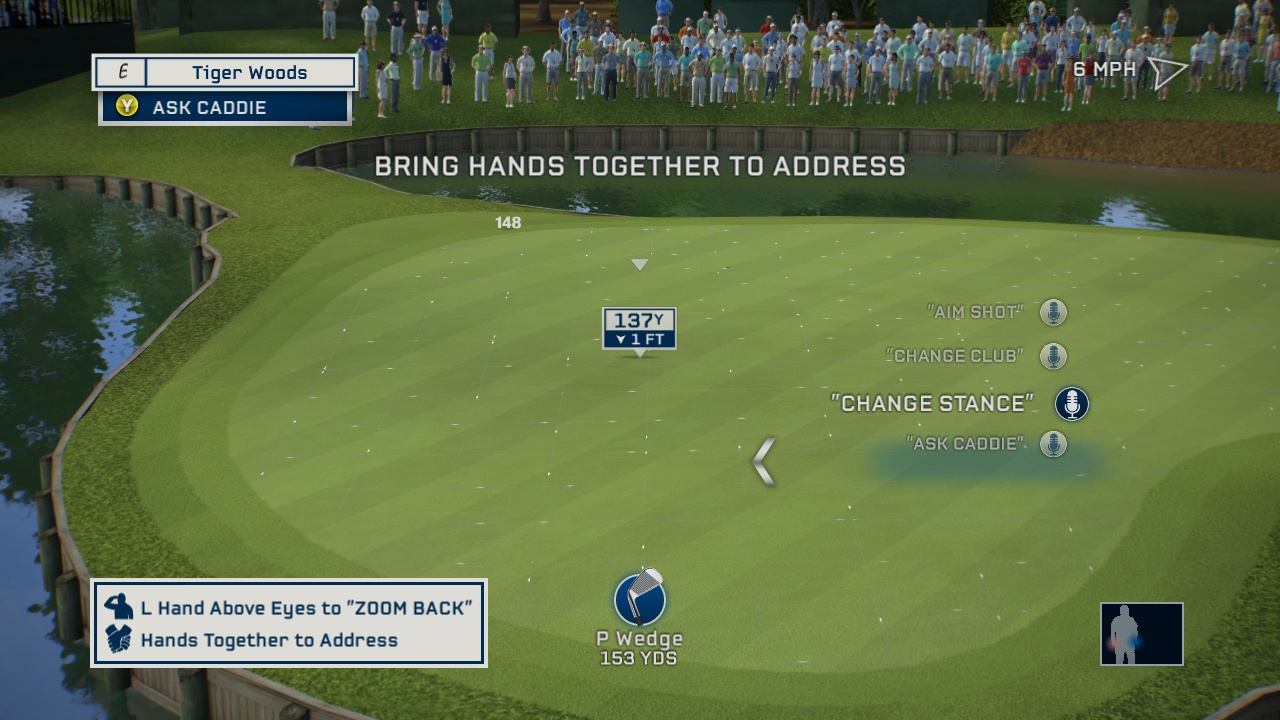Pick "ASK CADDIE" from the voice command list

[x=965, y=443]
